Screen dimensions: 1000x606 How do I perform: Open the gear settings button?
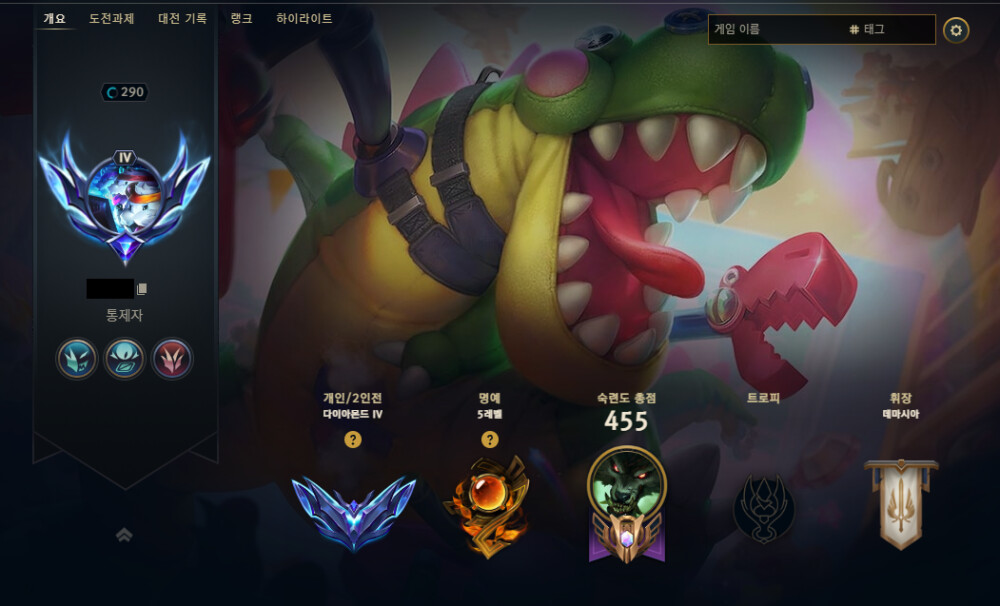pos(956,30)
